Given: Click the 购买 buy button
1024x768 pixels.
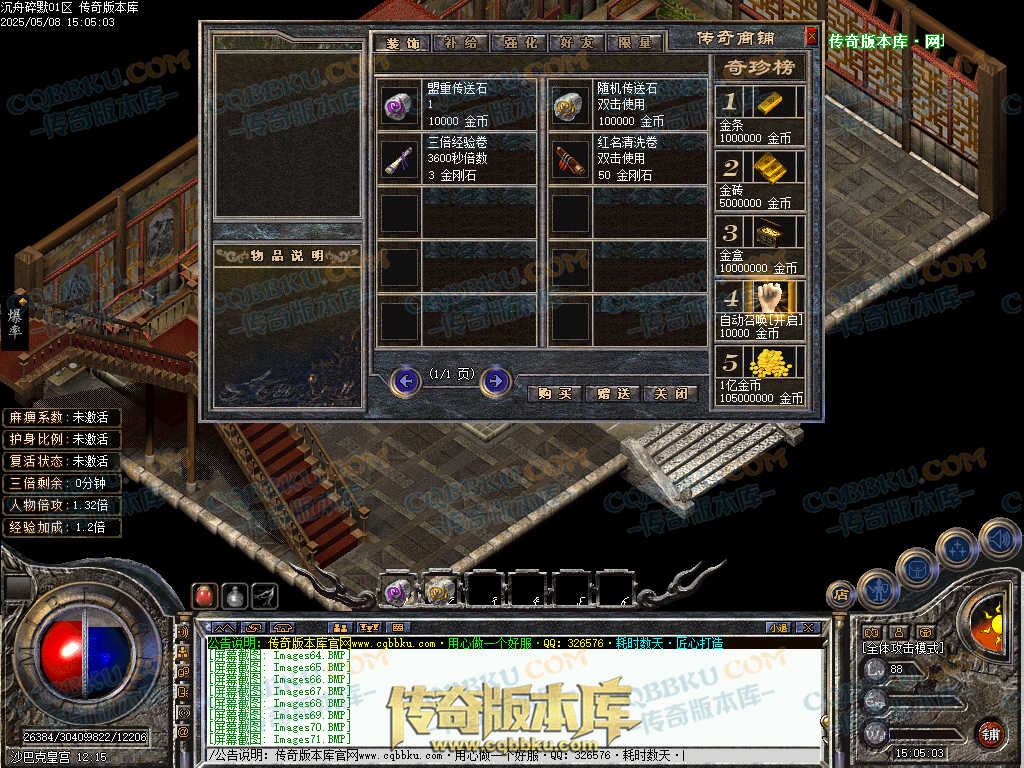Looking at the screenshot, I should click(555, 393).
